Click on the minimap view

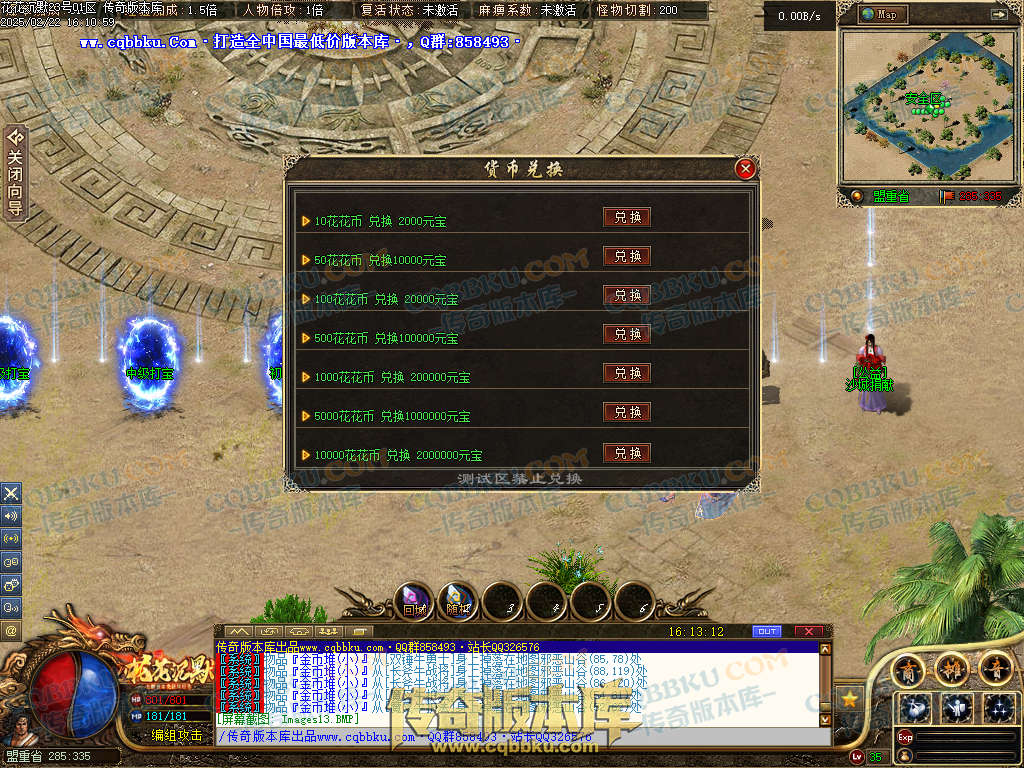click(x=925, y=105)
